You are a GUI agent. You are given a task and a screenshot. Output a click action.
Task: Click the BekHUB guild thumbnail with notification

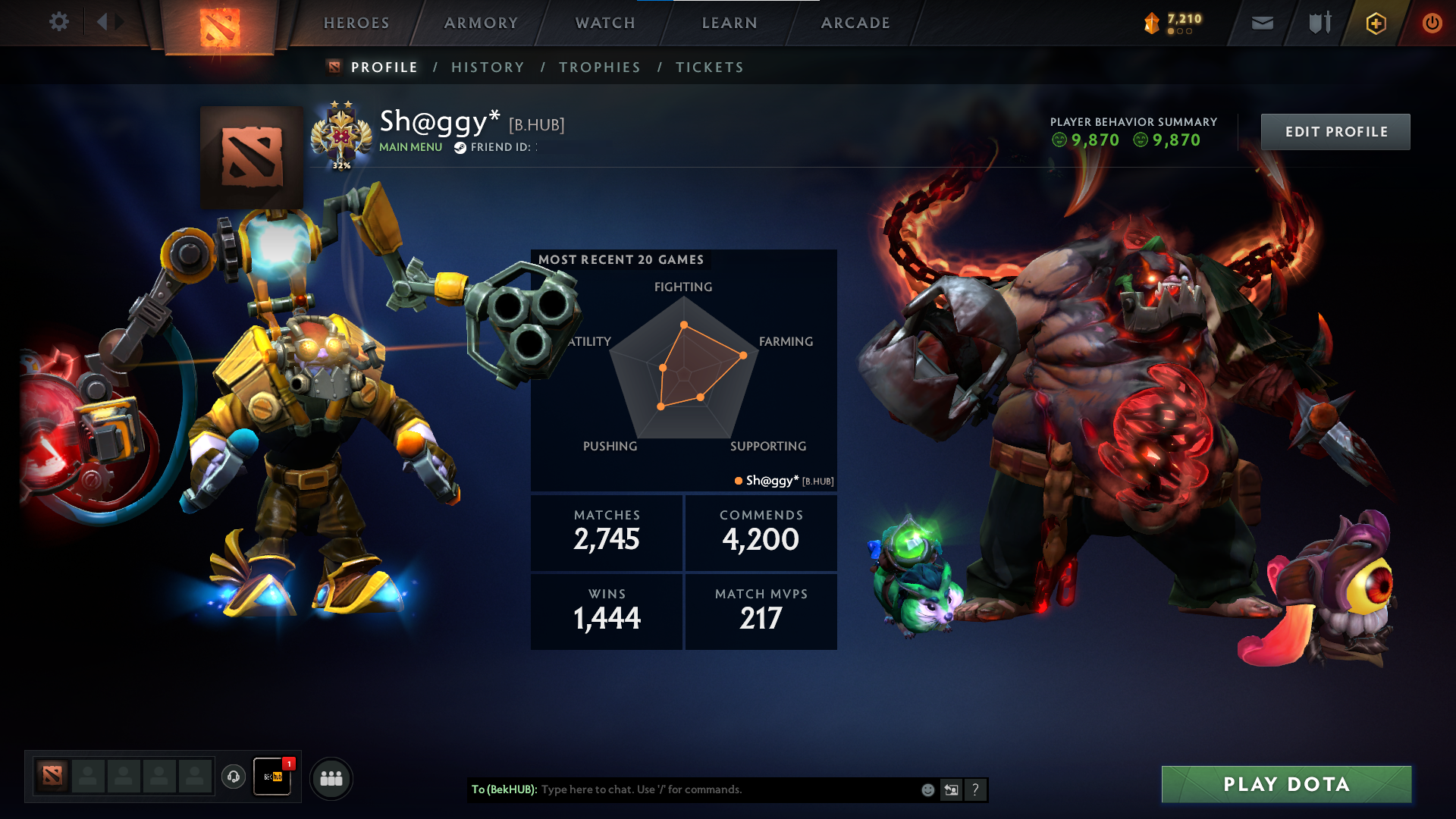click(x=272, y=777)
